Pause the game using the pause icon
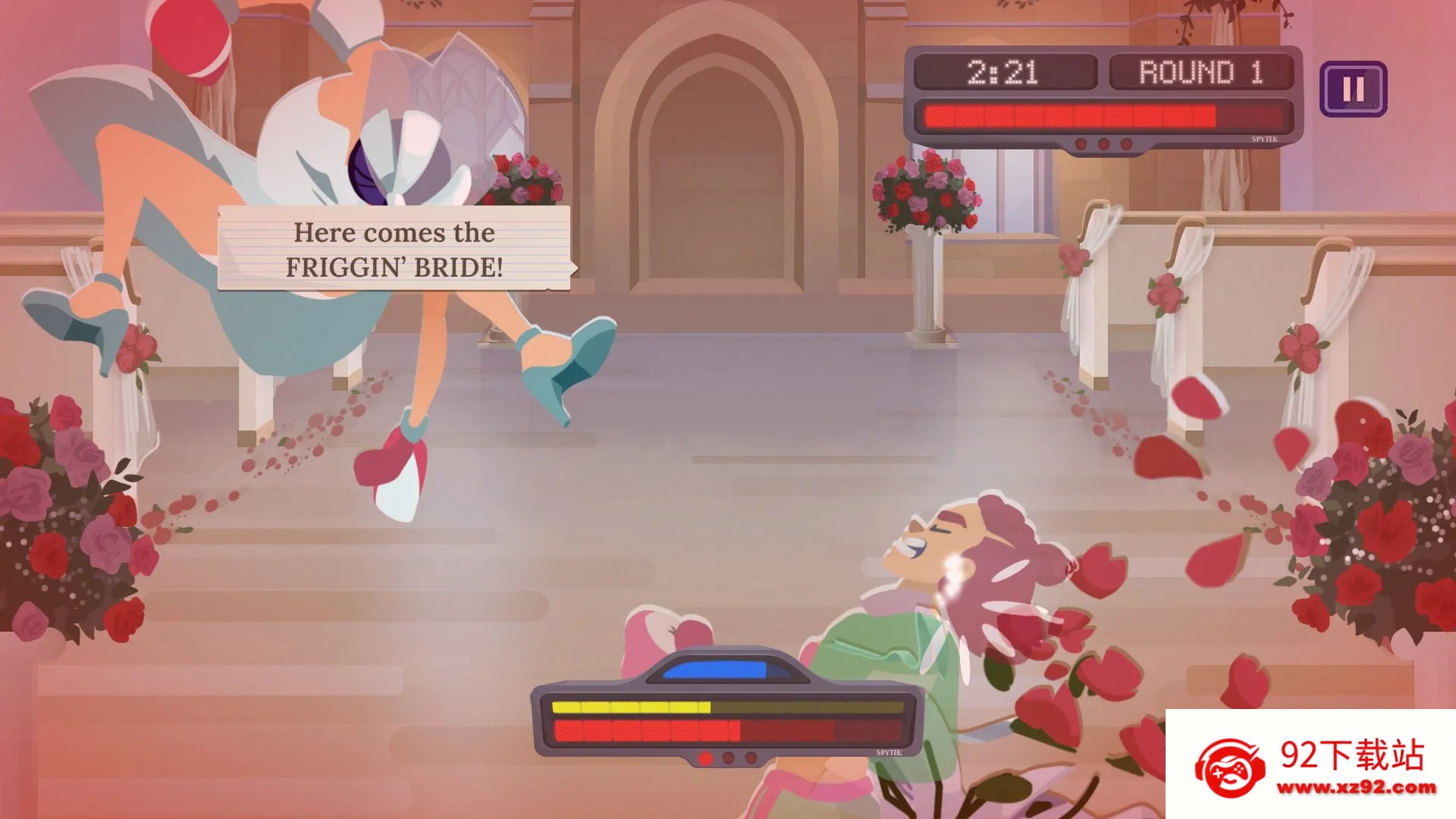Image resolution: width=1456 pixels, height=819 pixels. pos(1354,90)
